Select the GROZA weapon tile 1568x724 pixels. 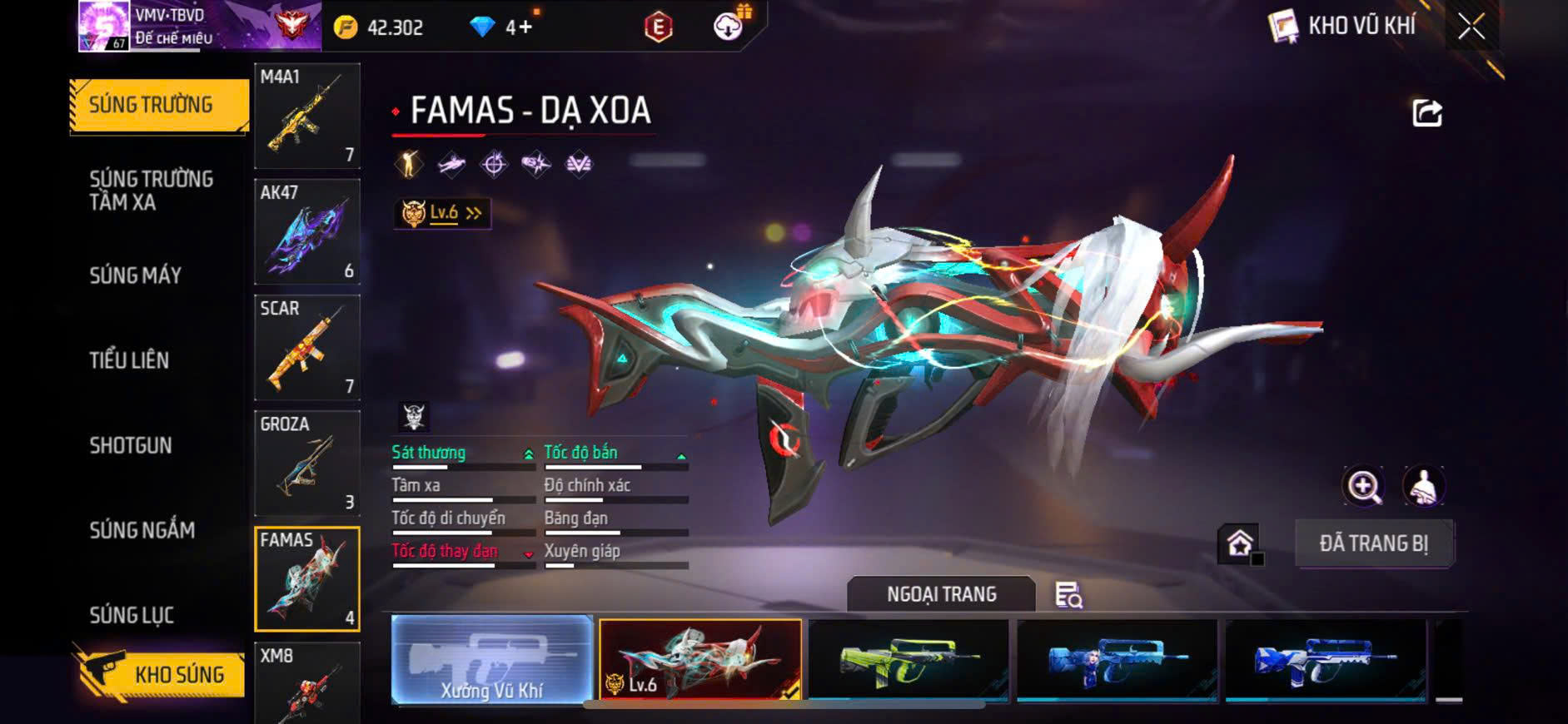(x=307, y=463)
